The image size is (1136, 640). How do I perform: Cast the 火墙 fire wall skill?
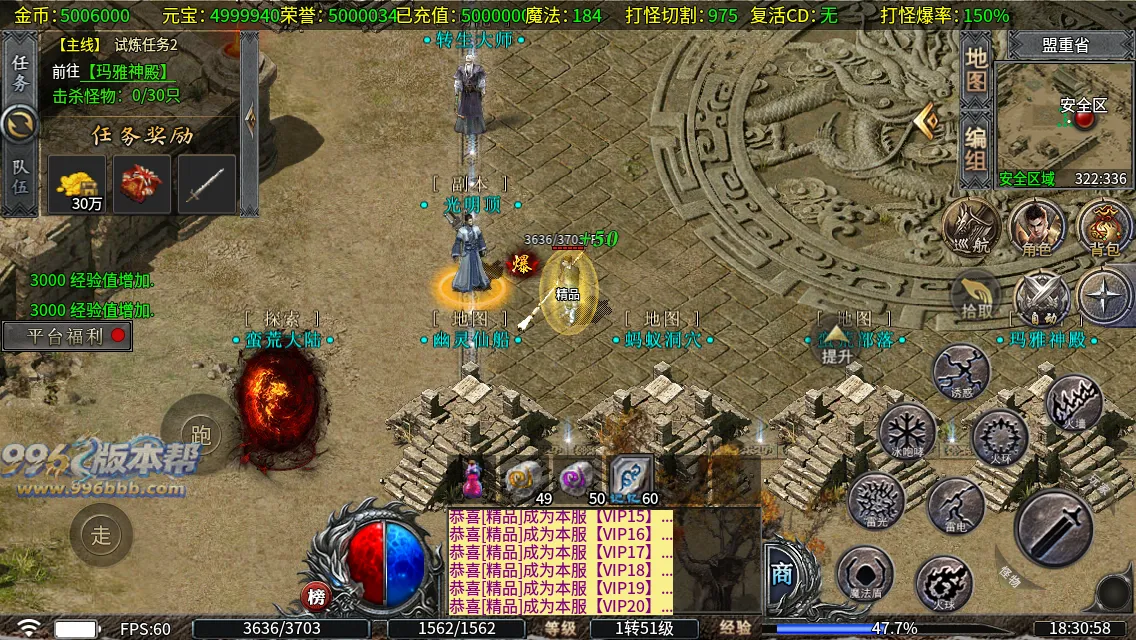tap(1073, 403)
